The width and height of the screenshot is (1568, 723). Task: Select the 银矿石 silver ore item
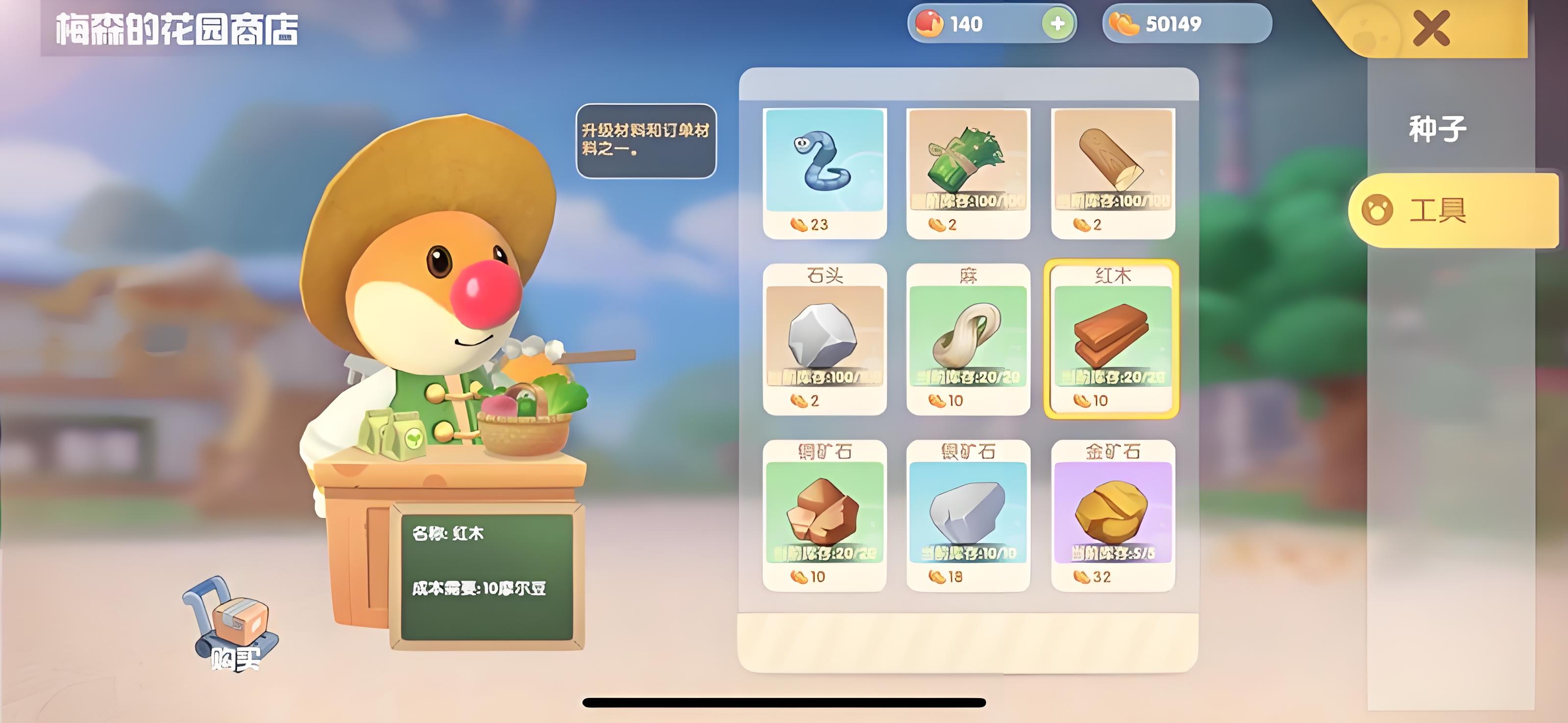(x=968, y=515)
